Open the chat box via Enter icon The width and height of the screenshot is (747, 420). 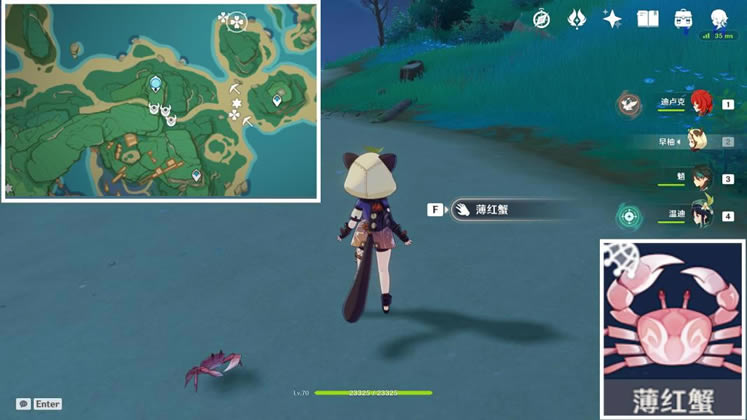(39, 404)
